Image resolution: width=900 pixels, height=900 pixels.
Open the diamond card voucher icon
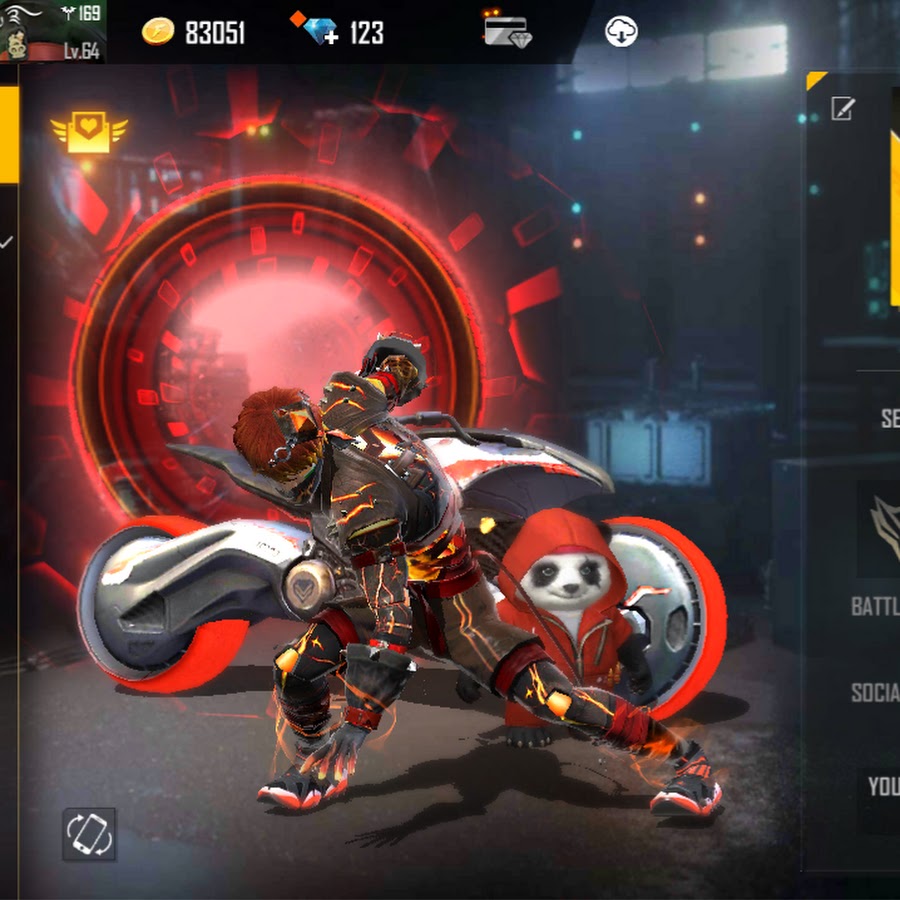click(x=507, y=29)
